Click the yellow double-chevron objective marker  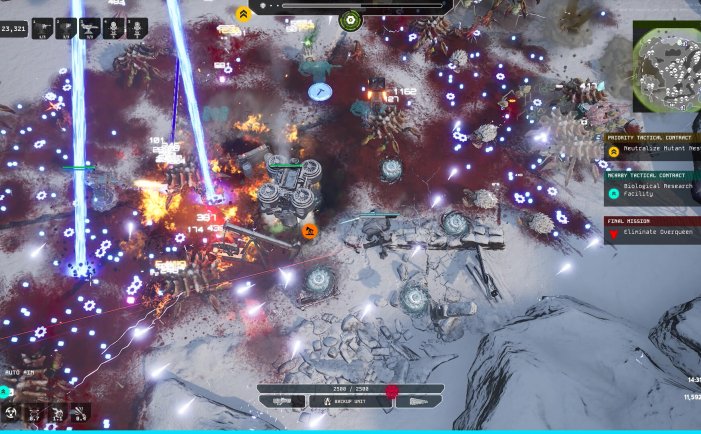coord(243,14)
